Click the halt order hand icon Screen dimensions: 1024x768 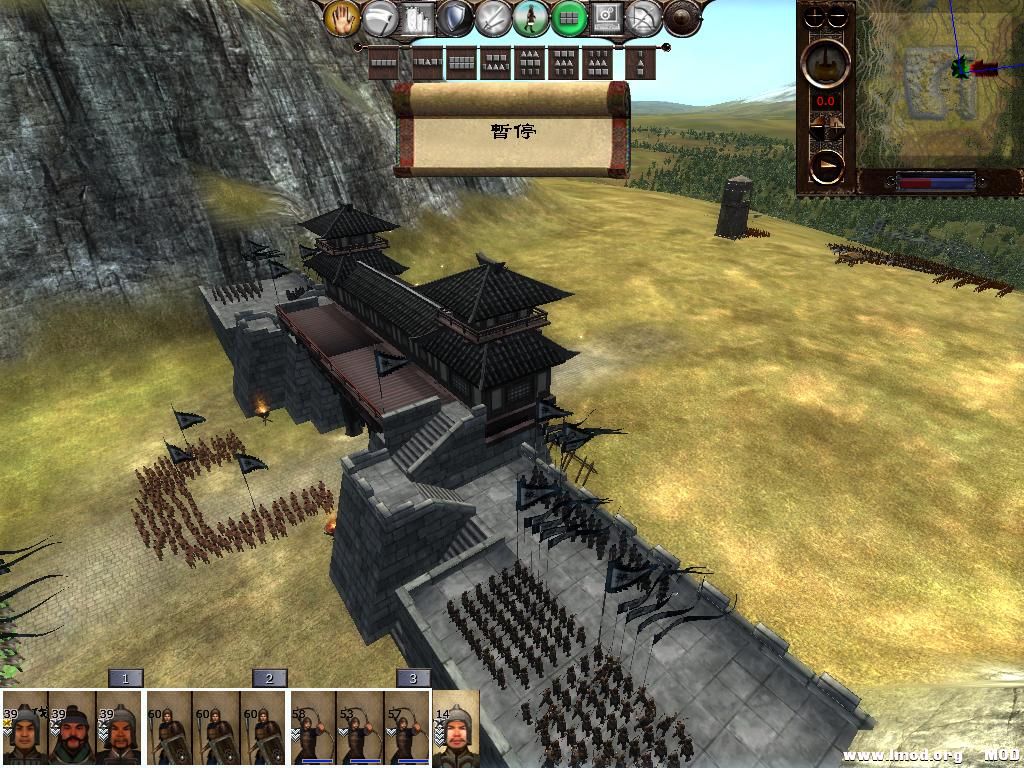[341, 18]
